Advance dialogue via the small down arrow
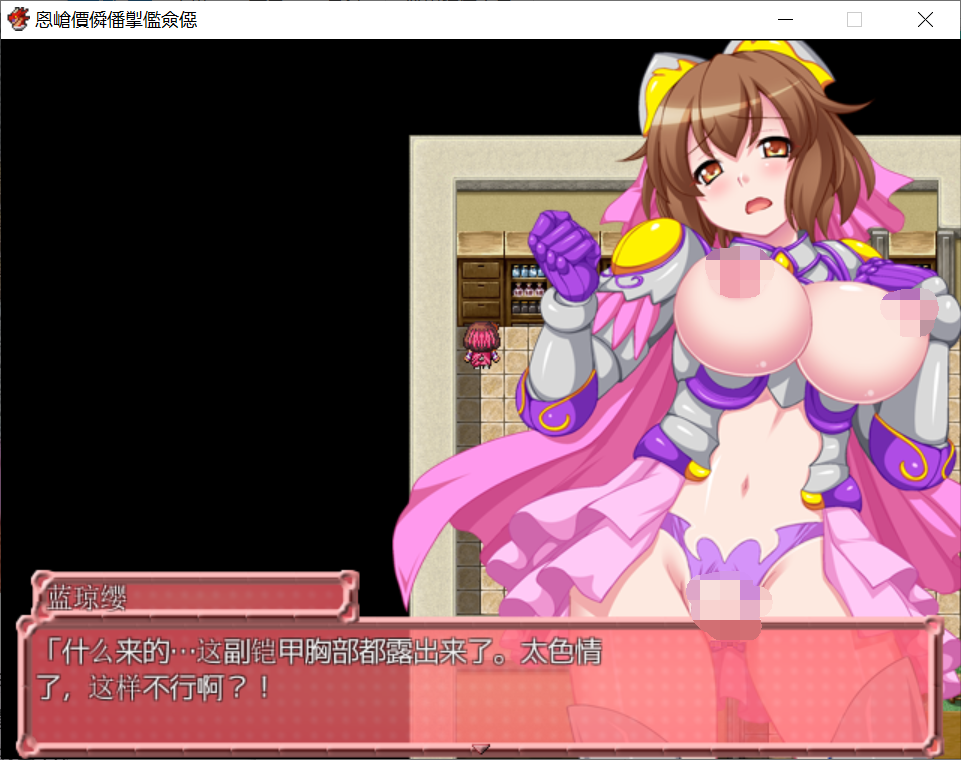961x760 pixels. pos(480,748)
